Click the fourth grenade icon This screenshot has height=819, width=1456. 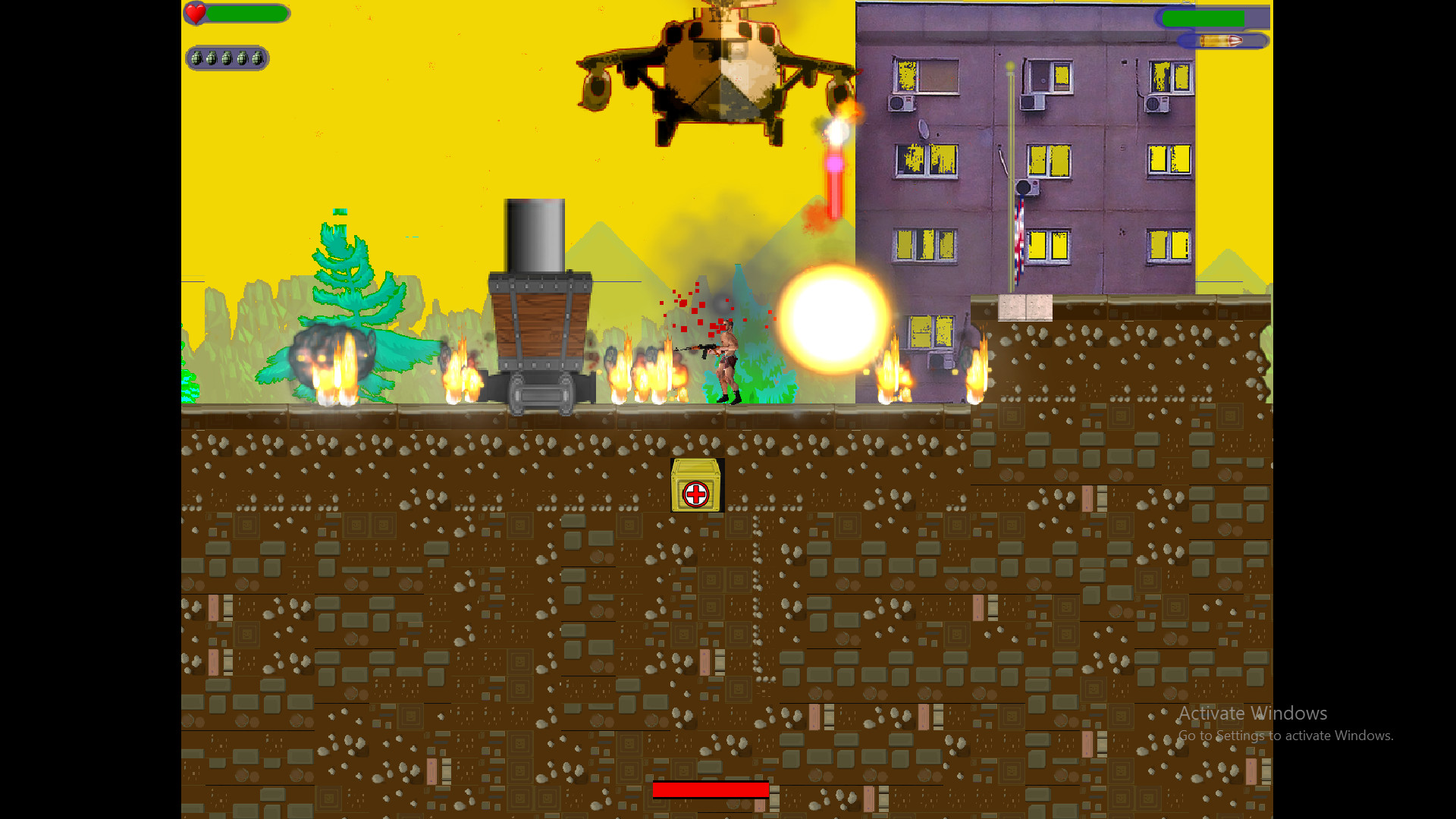pos(243,58)
